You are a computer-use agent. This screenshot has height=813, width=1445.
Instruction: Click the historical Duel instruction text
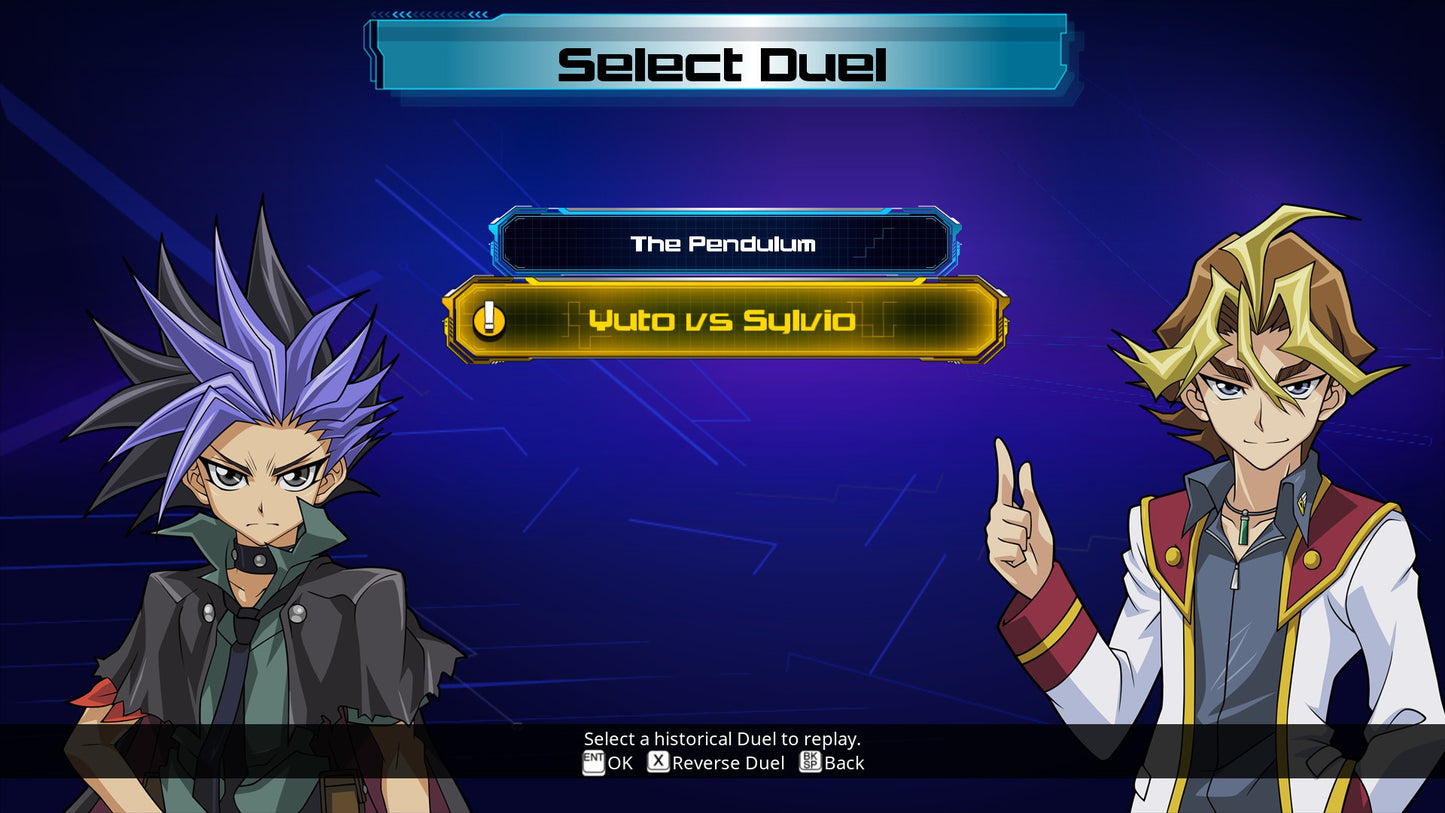pos(722,738)
